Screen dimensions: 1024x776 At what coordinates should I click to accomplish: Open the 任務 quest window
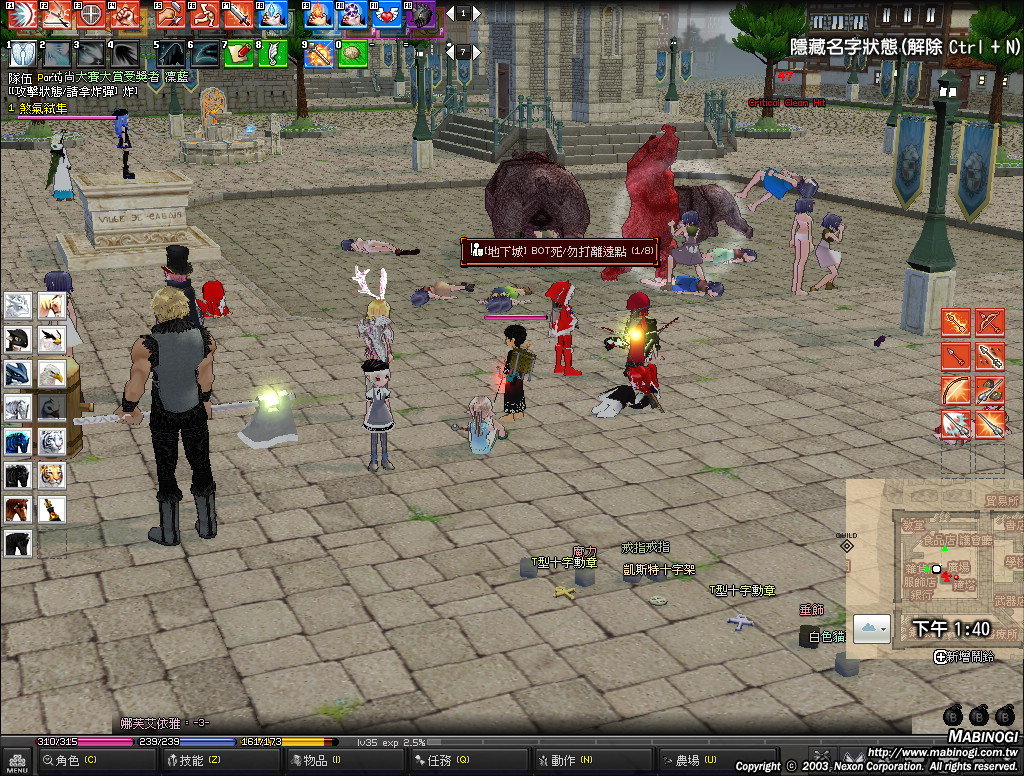click(x=440, y=761)
